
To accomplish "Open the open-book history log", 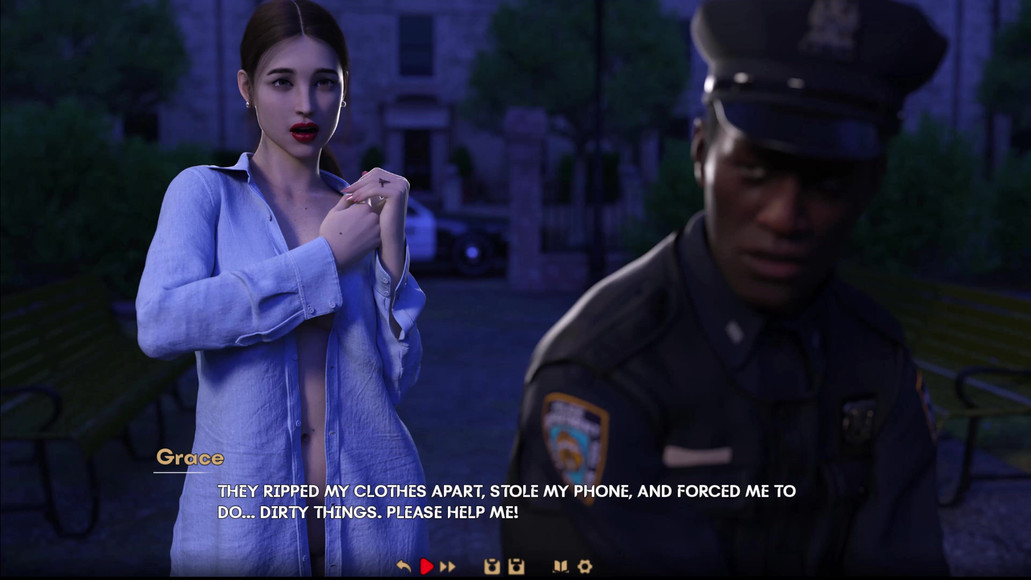I will coord(560,567).
